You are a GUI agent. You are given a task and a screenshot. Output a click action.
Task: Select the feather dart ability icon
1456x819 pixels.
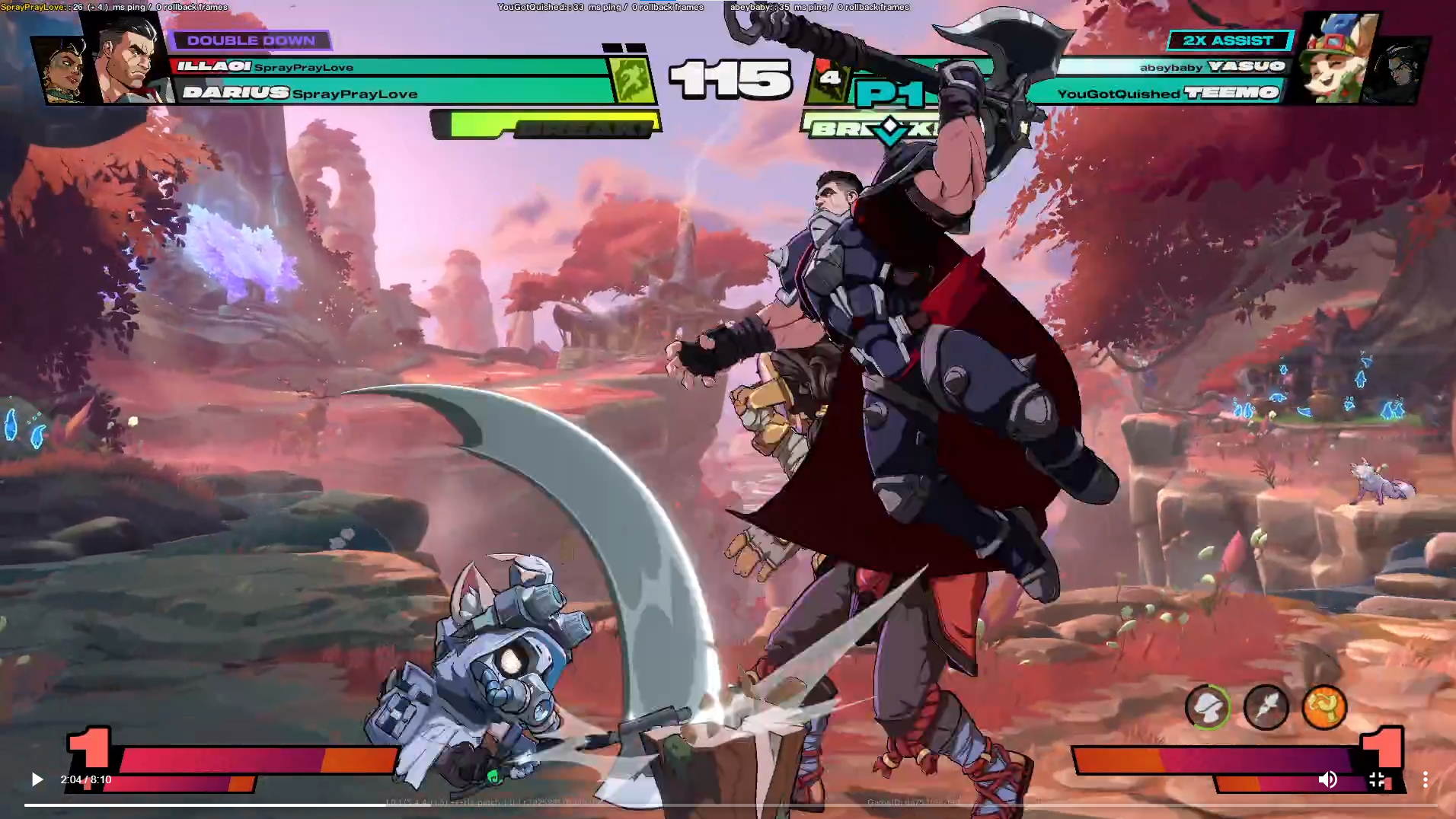click(1266, 707)
